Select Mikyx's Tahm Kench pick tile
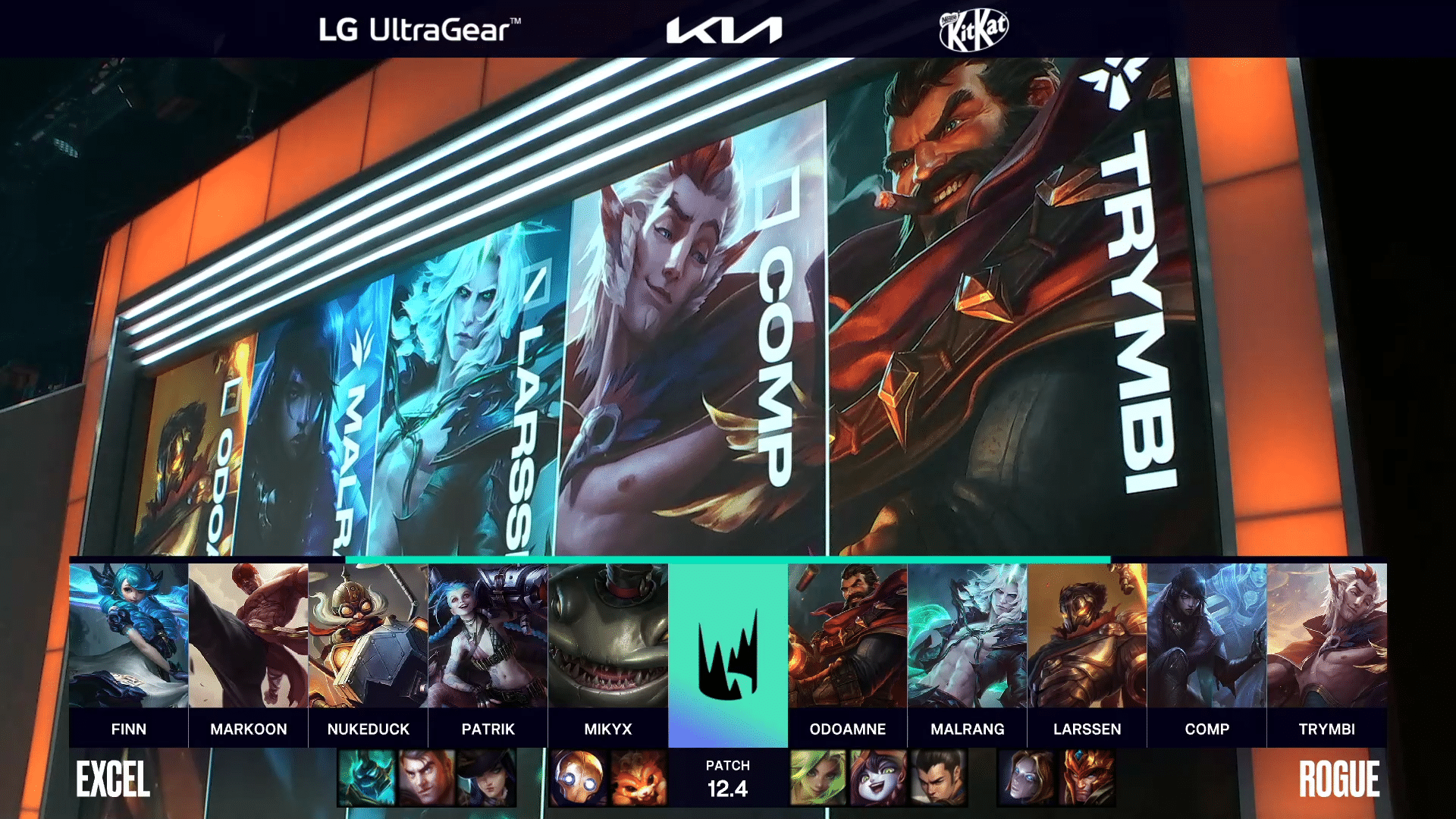Screen dimensions: 1456x819 pos(607,635)
